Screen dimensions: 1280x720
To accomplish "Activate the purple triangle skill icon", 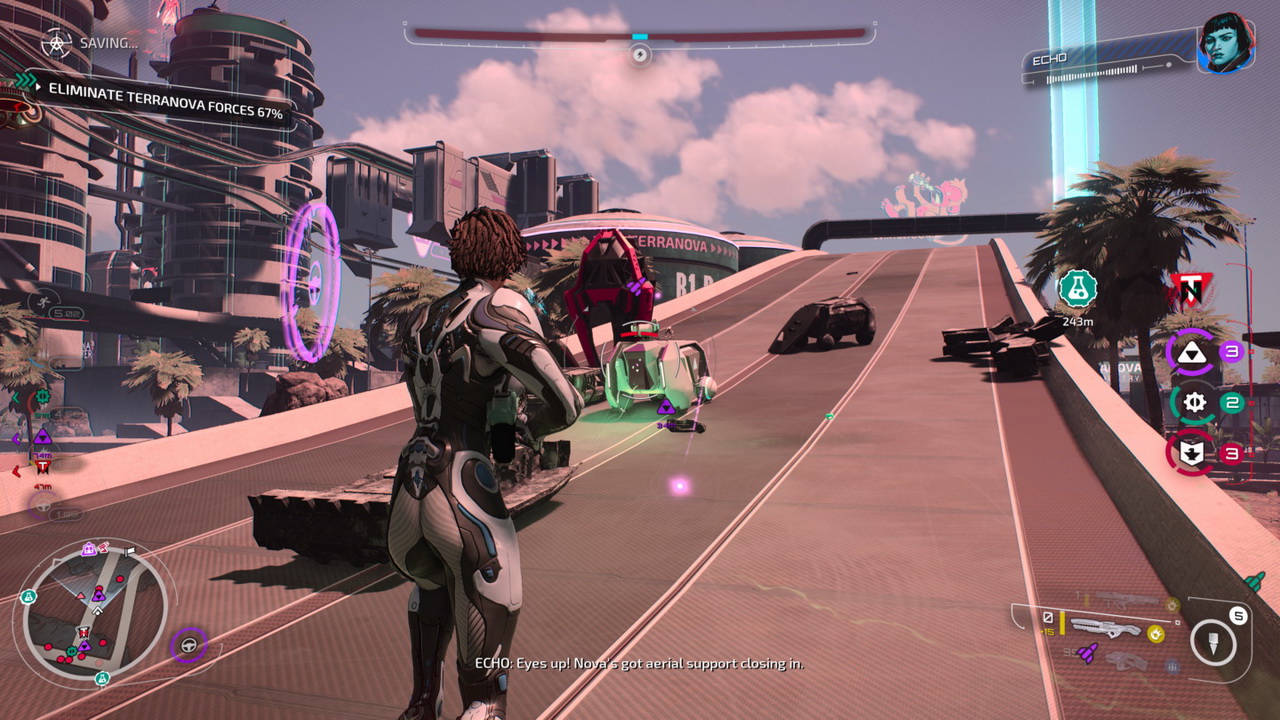I will point(1192,352).
